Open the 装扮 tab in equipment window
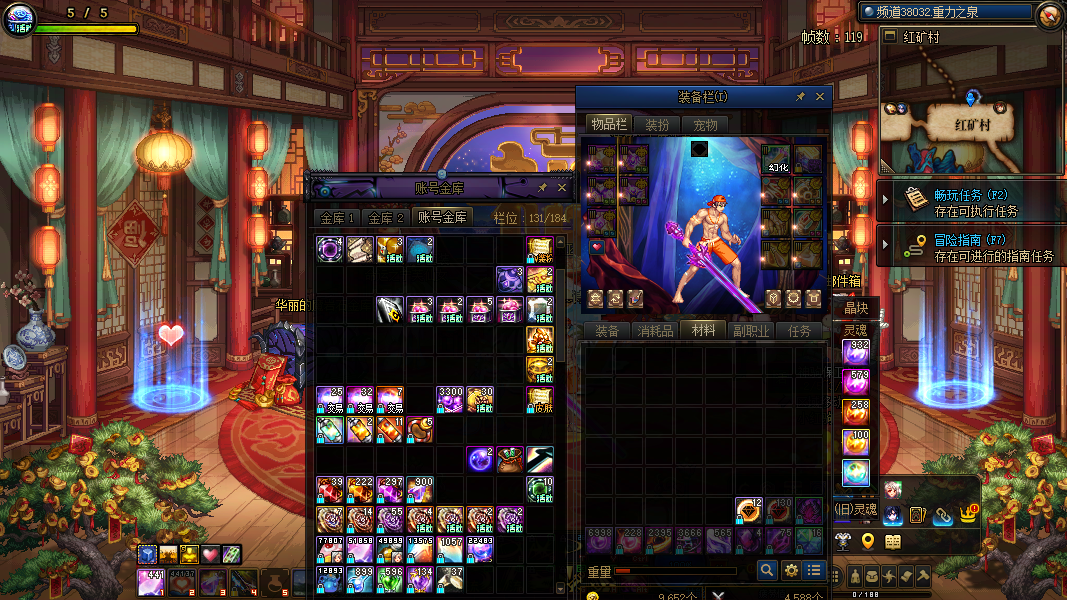 pos(657,125)
